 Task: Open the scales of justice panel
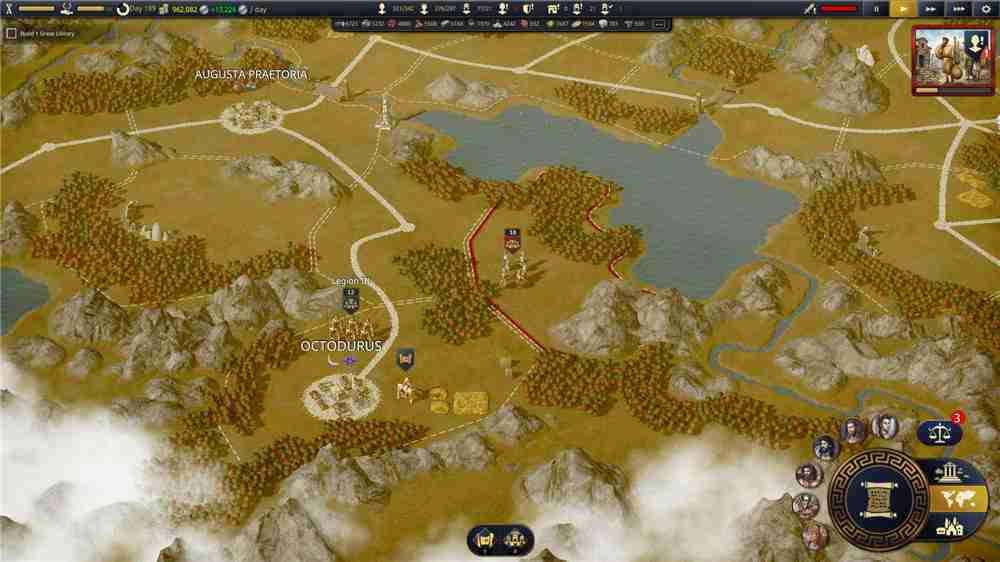point(937,433)
